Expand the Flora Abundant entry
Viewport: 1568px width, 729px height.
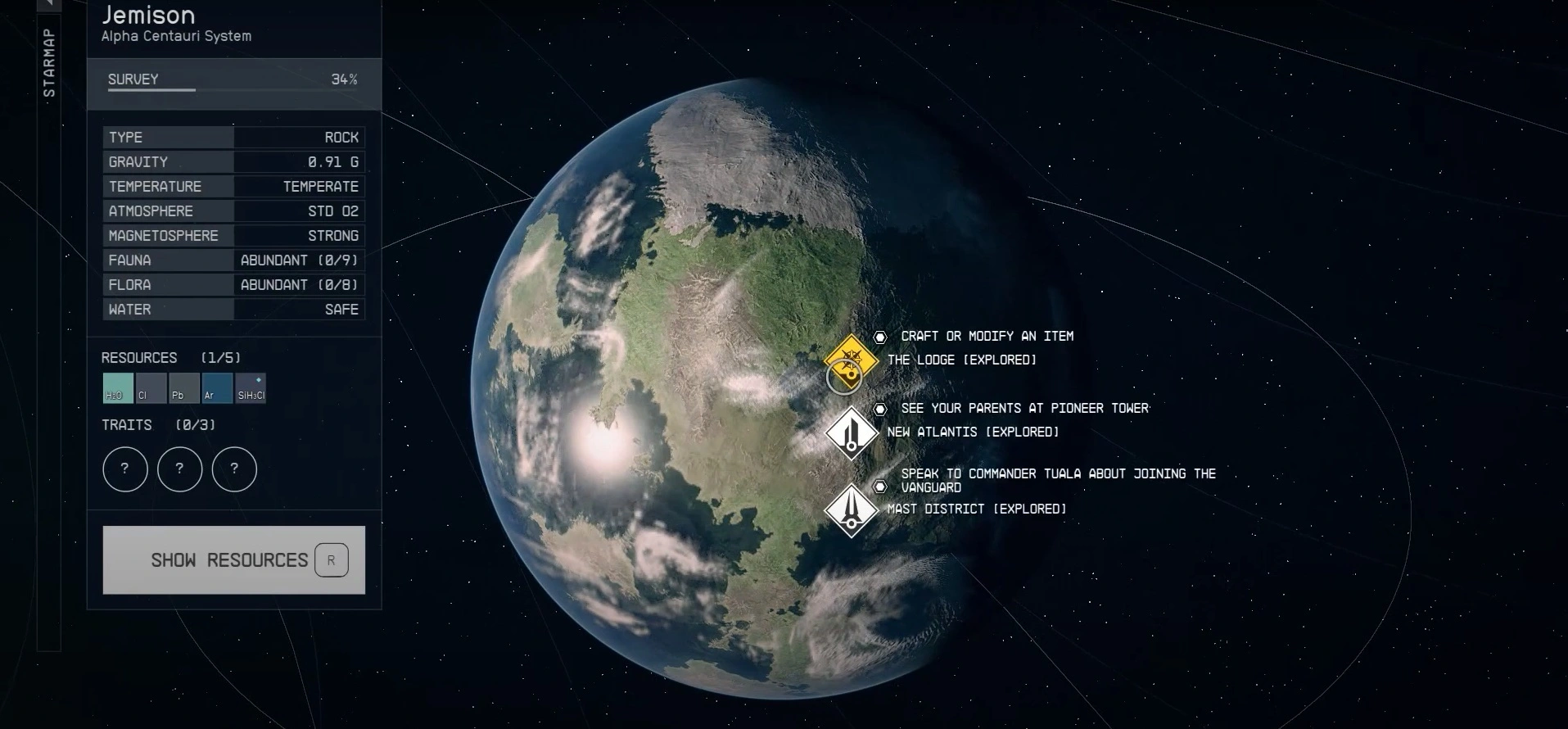(299, 284)
